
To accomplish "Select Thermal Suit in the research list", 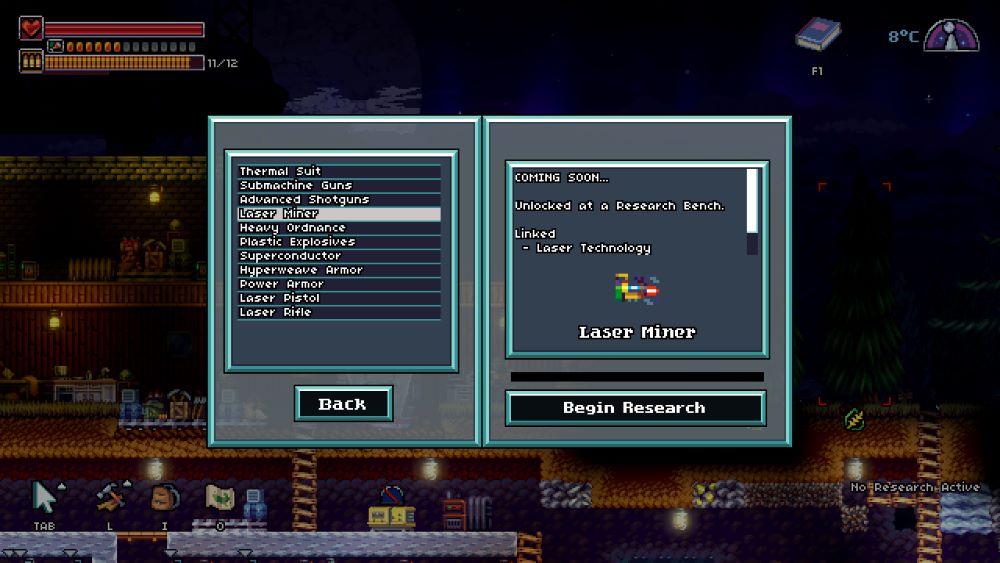I will pyautogui.click(x=338, y=172).
